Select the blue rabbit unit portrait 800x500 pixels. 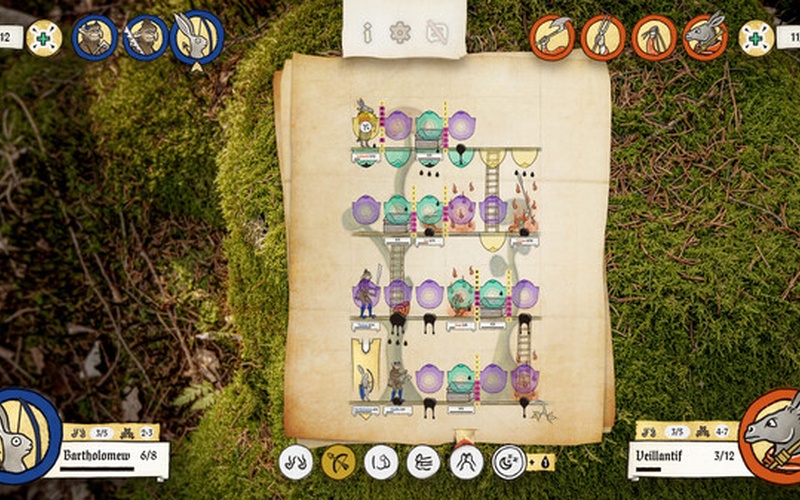pos(197,37)
